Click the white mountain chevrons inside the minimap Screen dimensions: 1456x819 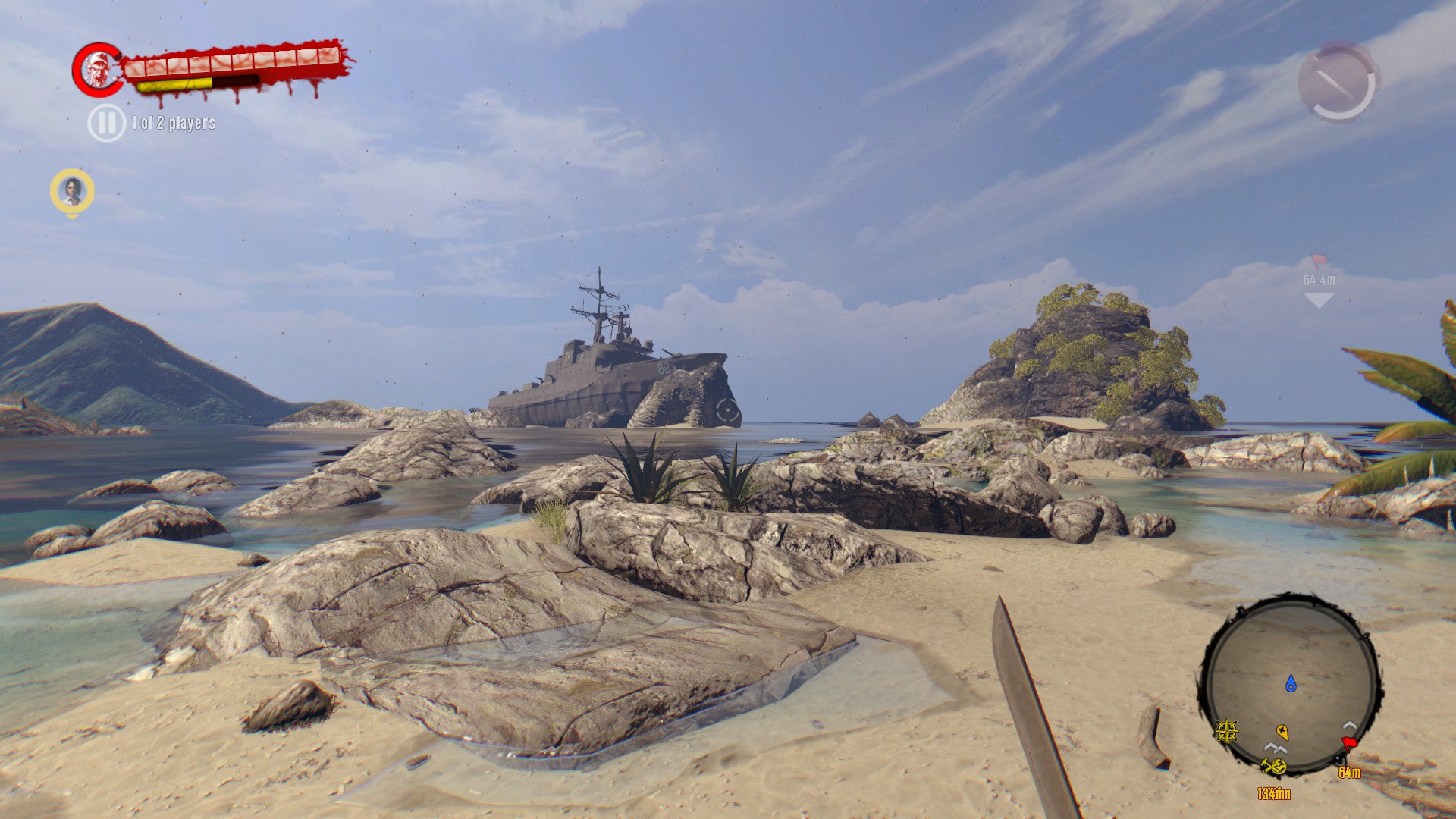1276,748
